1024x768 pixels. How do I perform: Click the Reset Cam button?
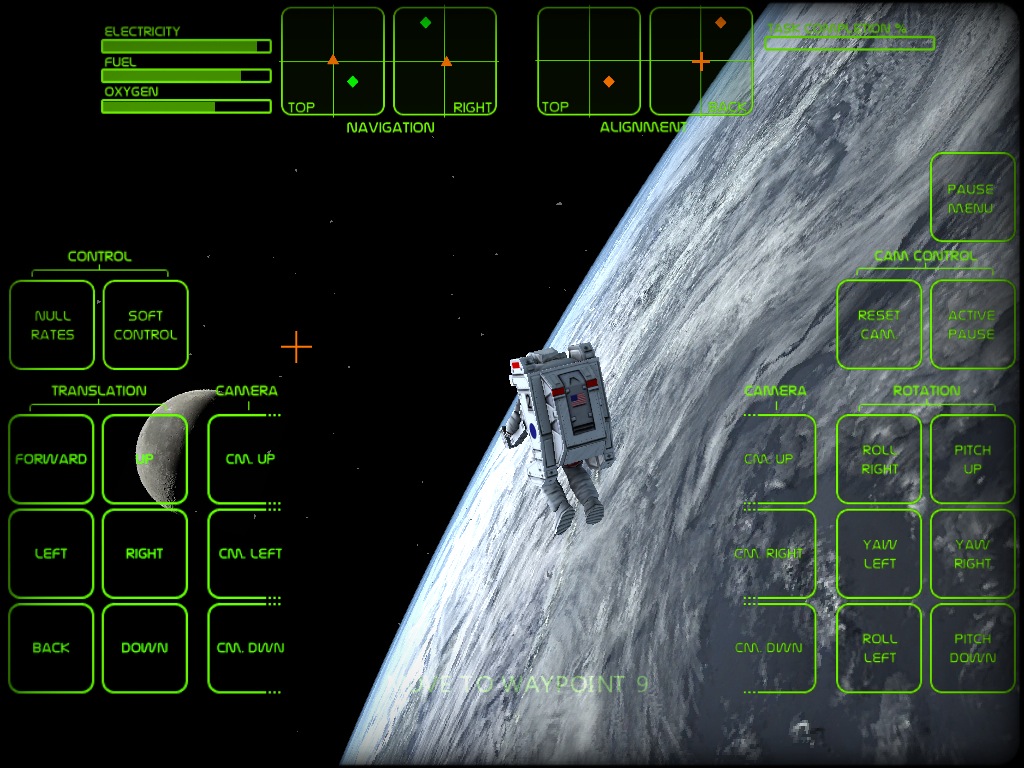(x=879, y=325)
